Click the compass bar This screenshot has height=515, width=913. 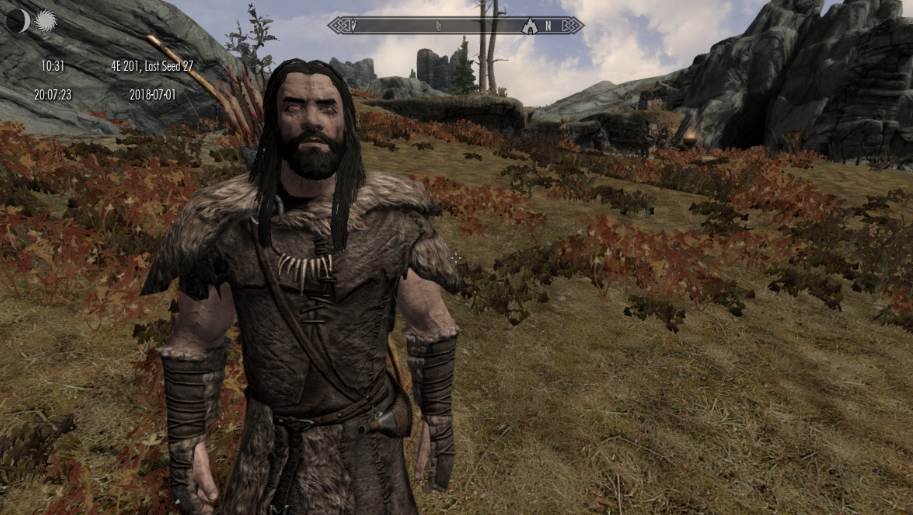point(455,25)
